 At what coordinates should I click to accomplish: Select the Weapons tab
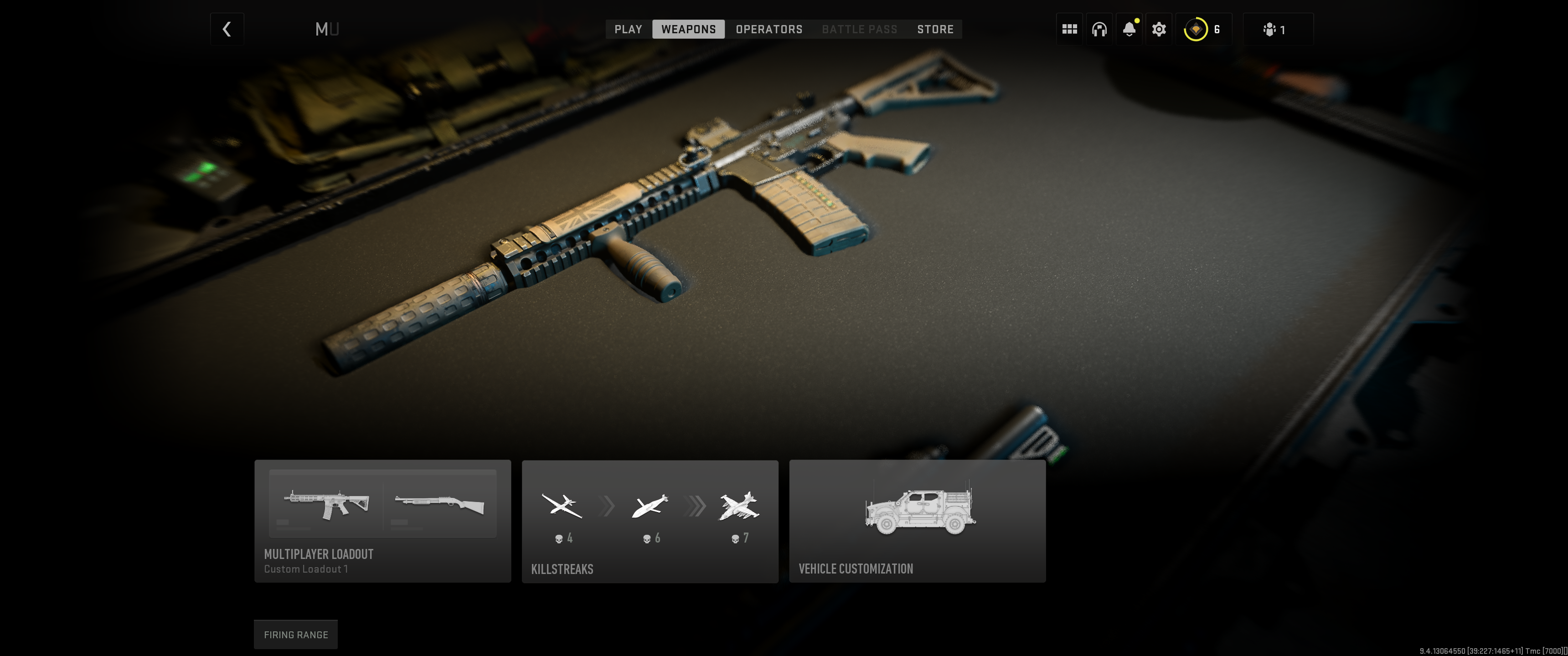[688, 29]
